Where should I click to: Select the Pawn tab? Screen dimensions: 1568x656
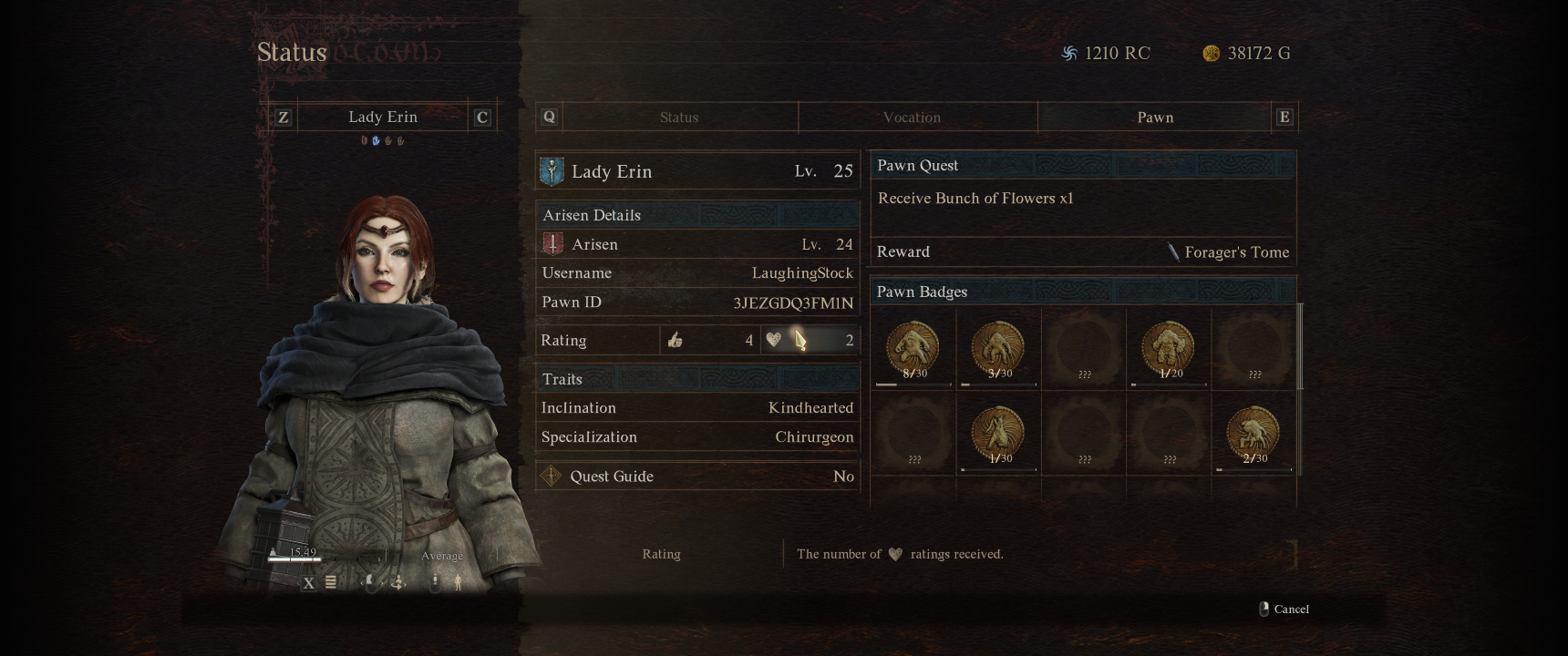click(x=1154, y=118)
